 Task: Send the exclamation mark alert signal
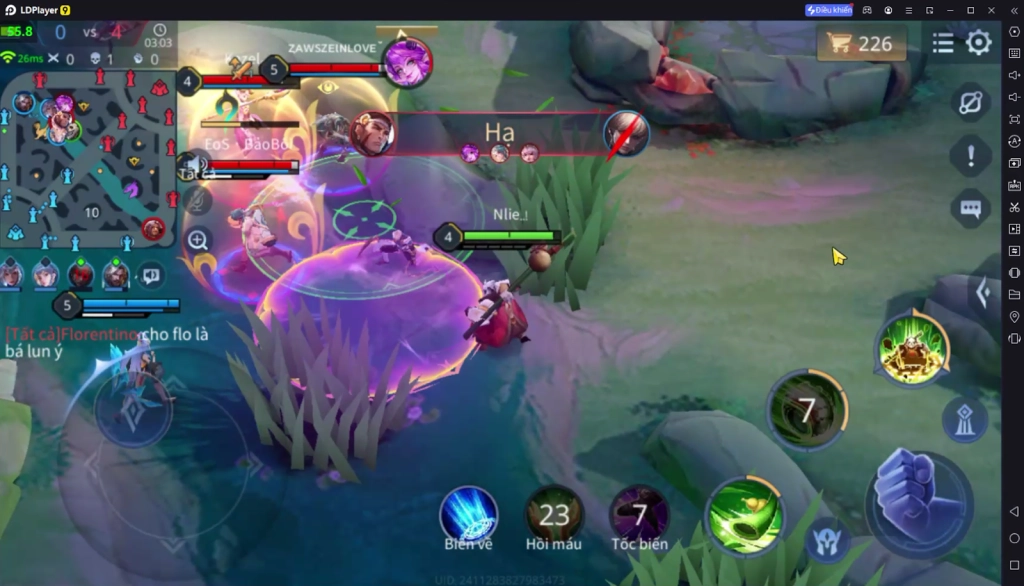[x=970, y=155]
